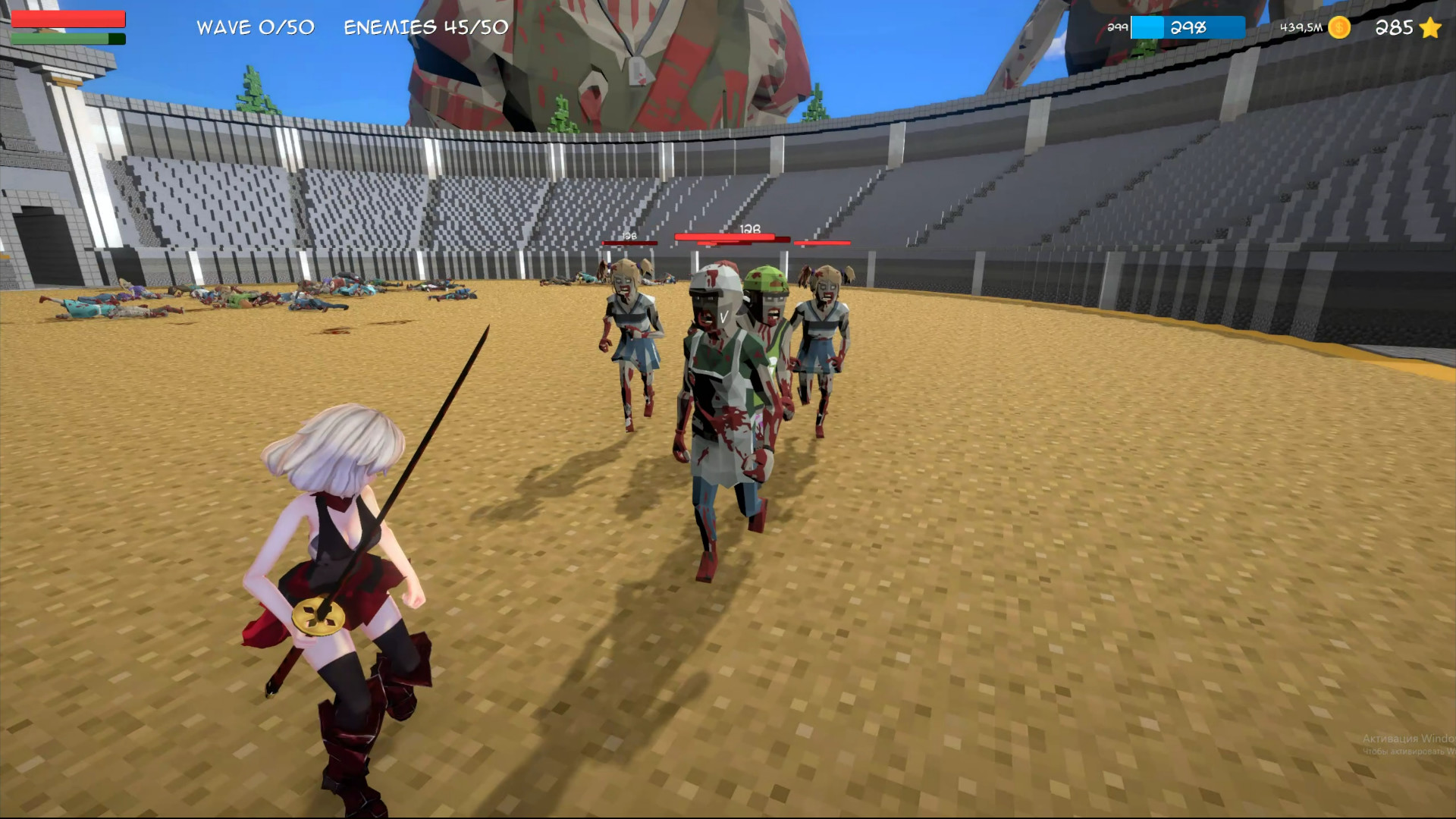Click the leftmost red enemy health bar
Screen dimensions: 1456x819
628,243
